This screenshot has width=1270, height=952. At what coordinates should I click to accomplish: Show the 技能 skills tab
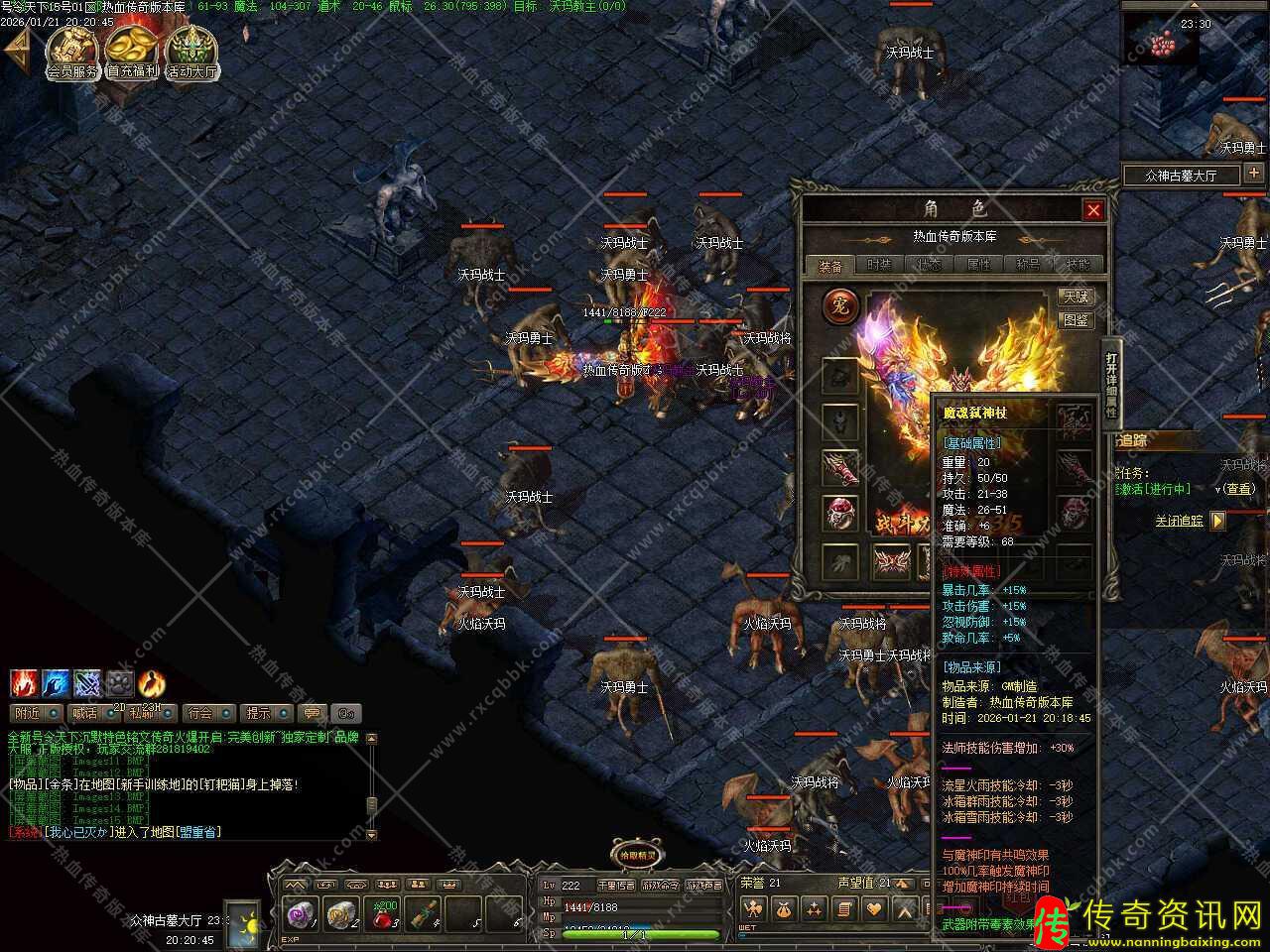1077,265
